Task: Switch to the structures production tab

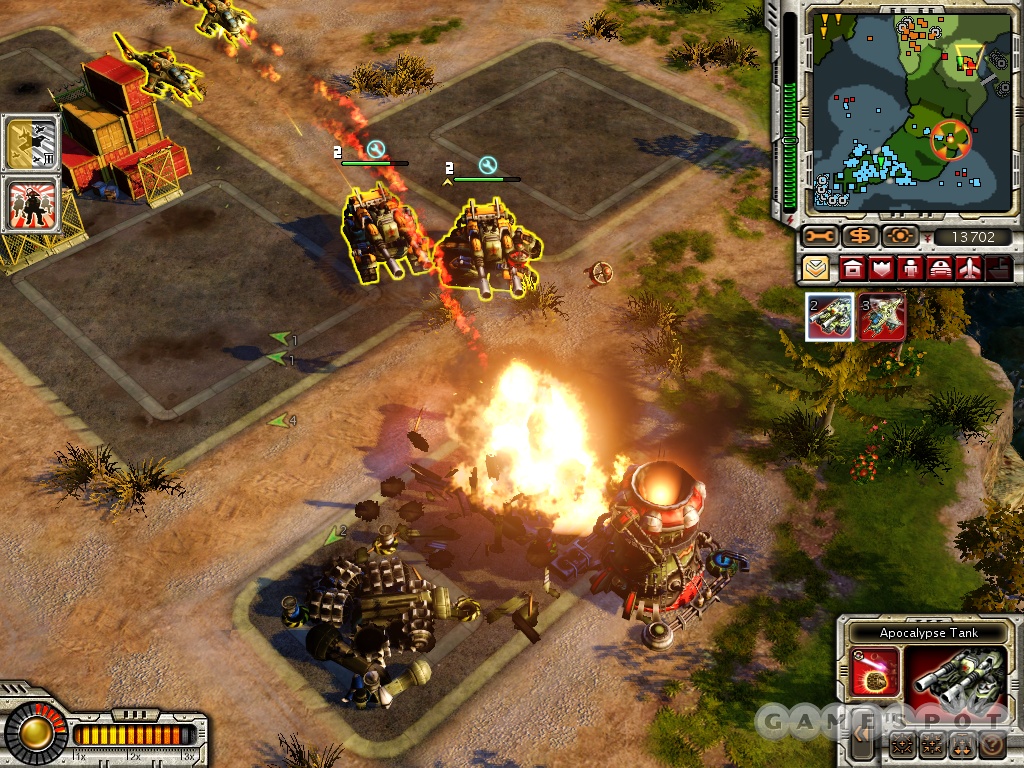Action: click(852, 268)
